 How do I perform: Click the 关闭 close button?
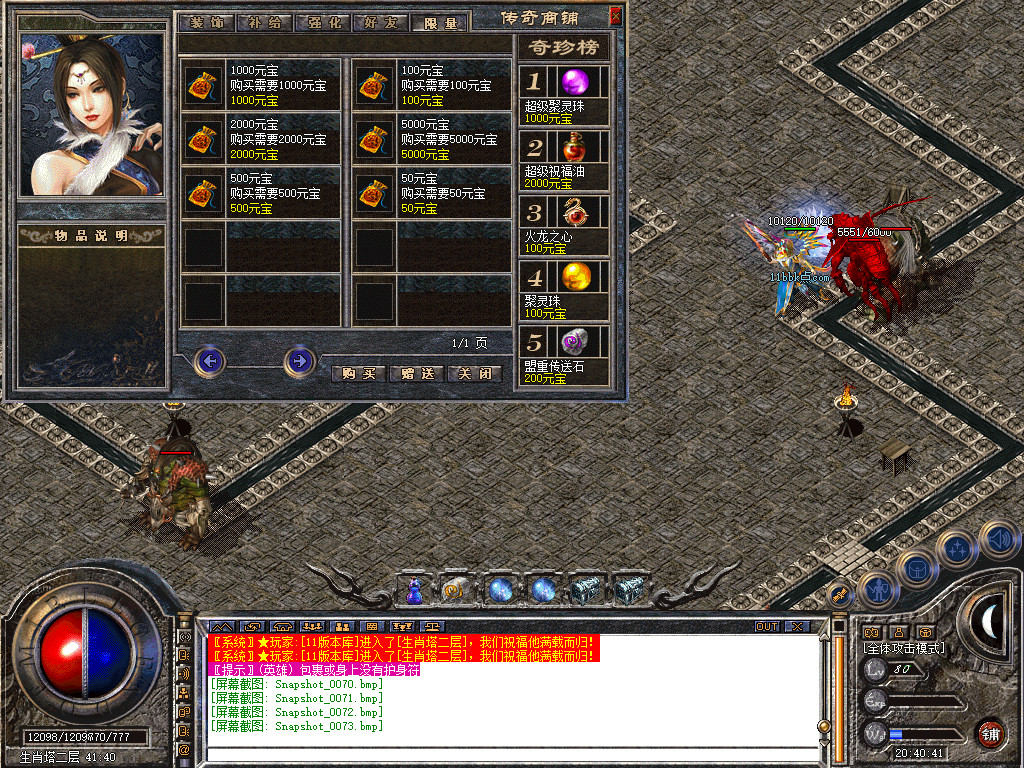coord(474,373)
